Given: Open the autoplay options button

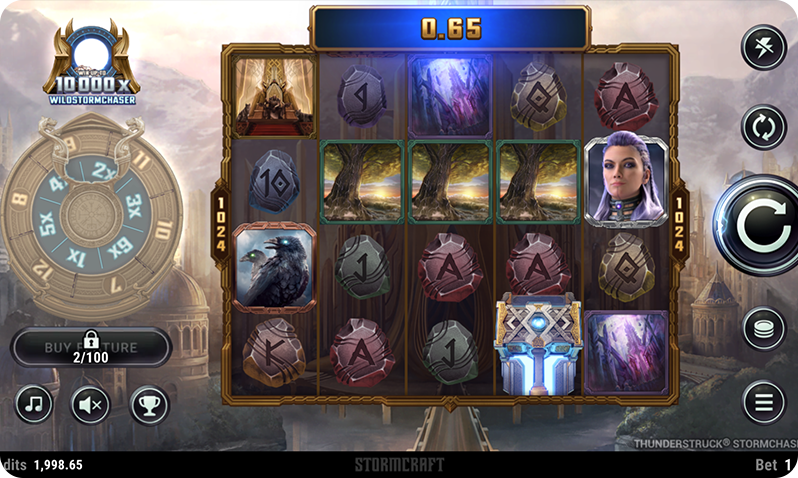Looking at the screenshot, I should pyautogui.click(x=765, y=128).
